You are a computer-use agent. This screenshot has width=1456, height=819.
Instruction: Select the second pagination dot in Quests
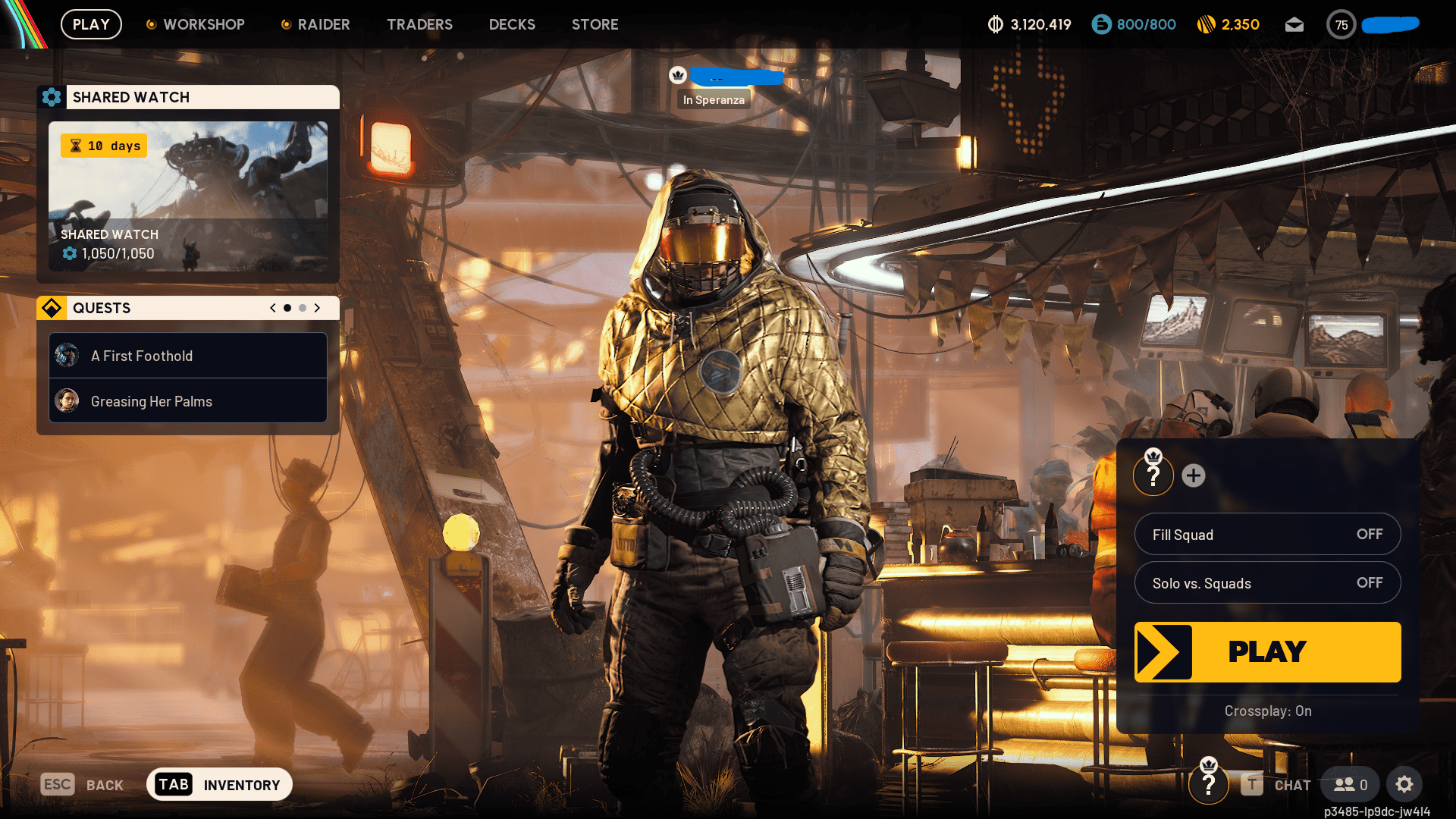pos(302,308)
